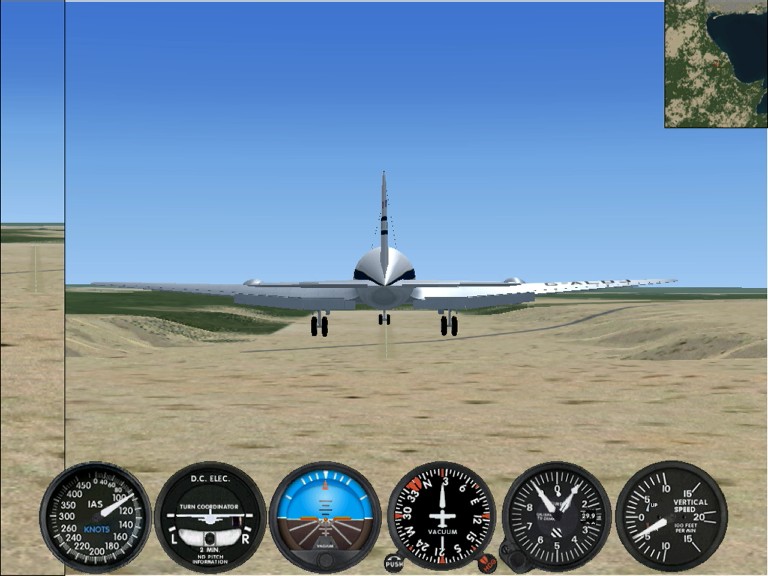Open the terrain minimap
The image size is (768, 576).
(715, 63)
